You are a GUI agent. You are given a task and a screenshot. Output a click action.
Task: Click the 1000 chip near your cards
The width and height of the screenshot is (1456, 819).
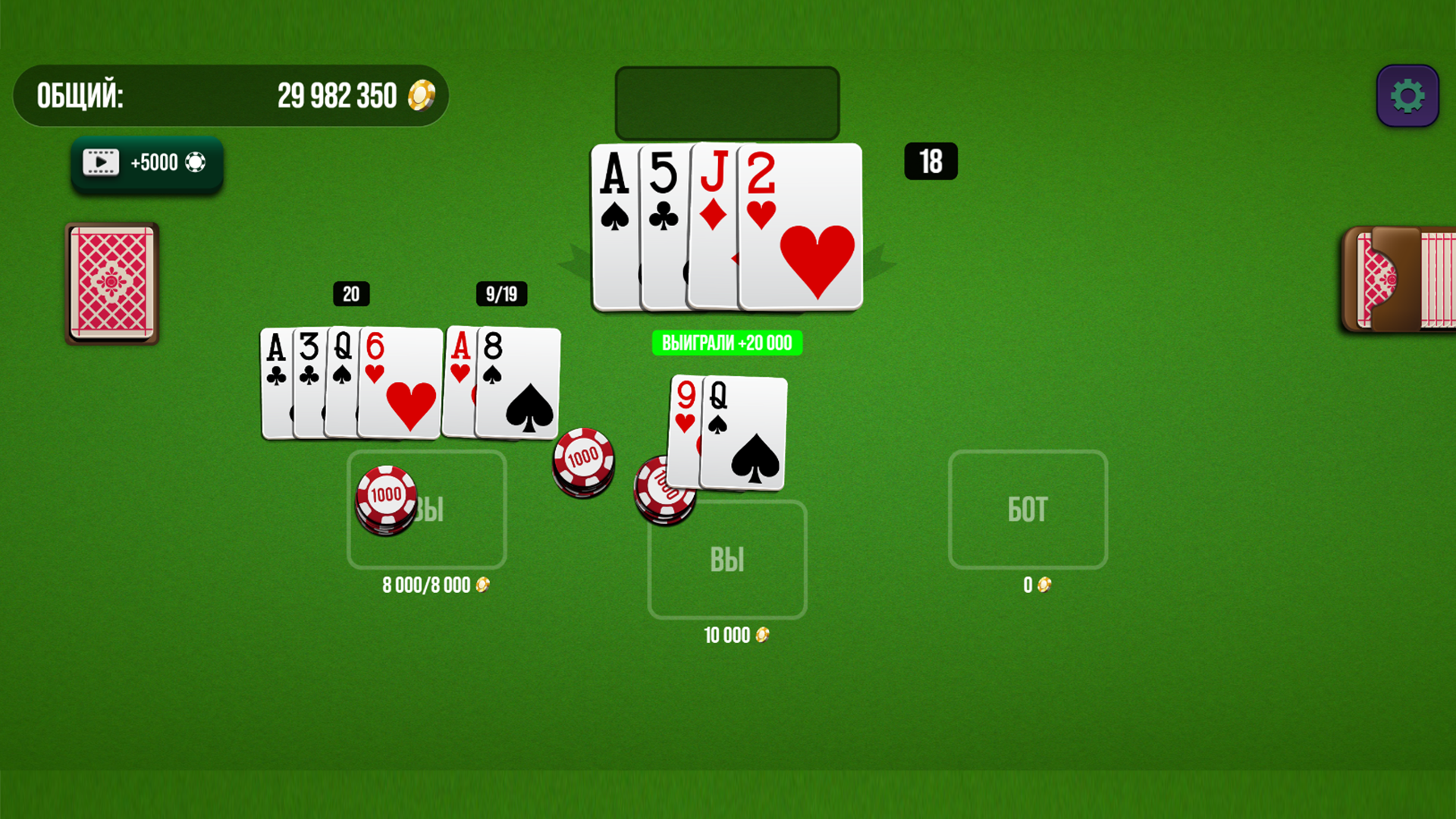point(385,499)
